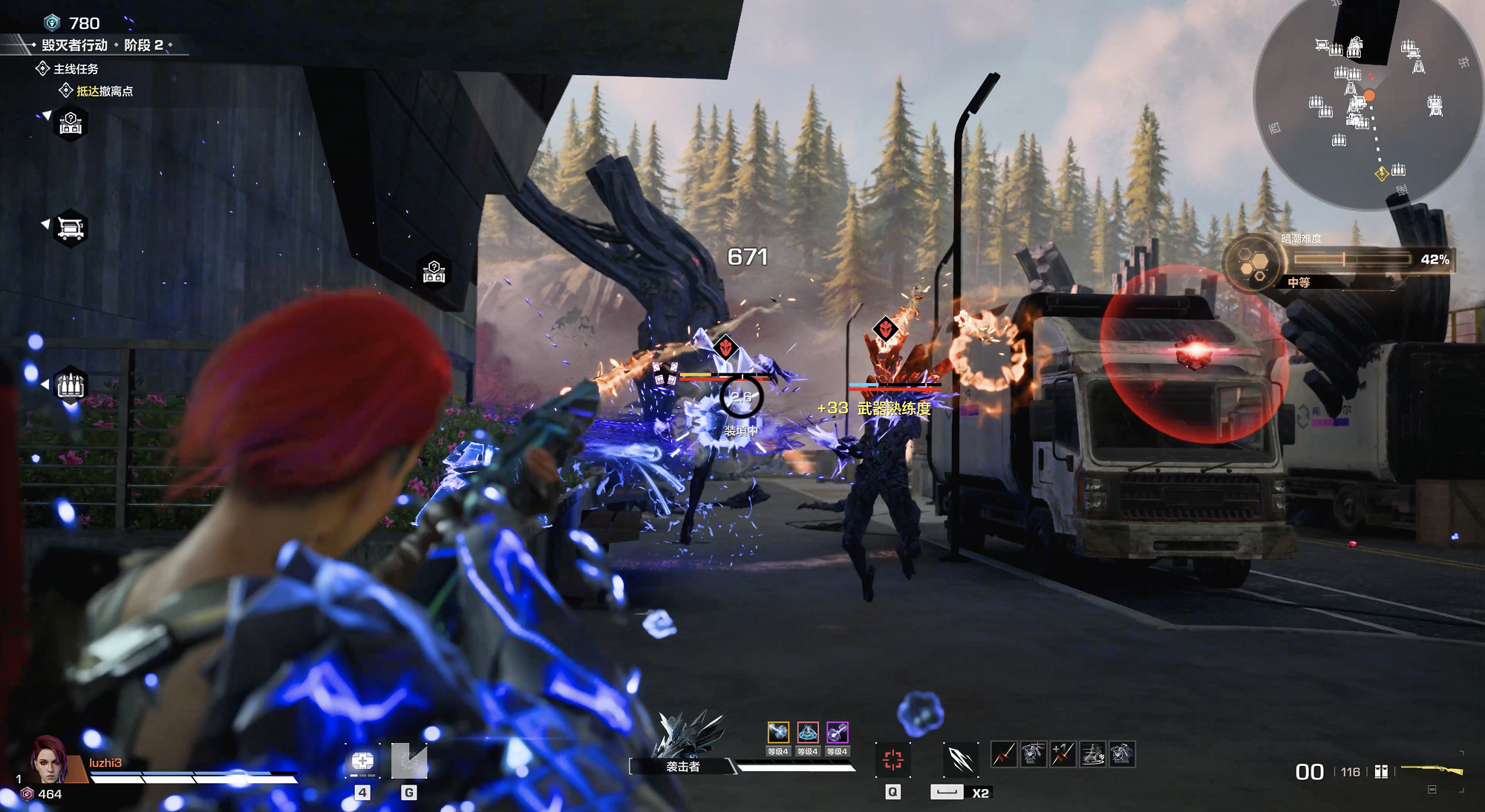Select the gold-bordered level 4 skill icon

pos(777,733)
